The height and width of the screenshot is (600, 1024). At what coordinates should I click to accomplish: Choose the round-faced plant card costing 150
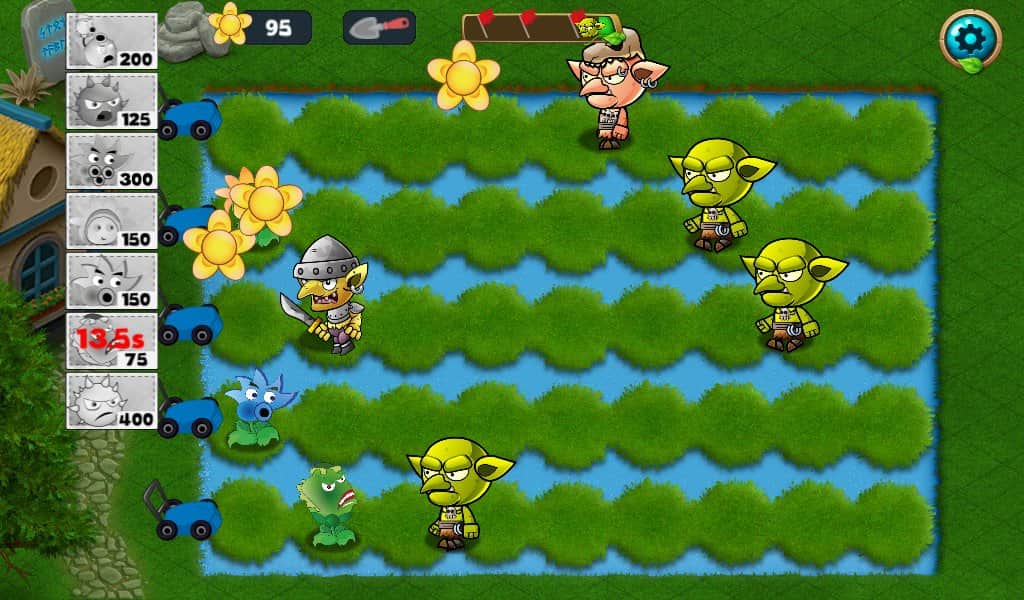pos(111,221)
